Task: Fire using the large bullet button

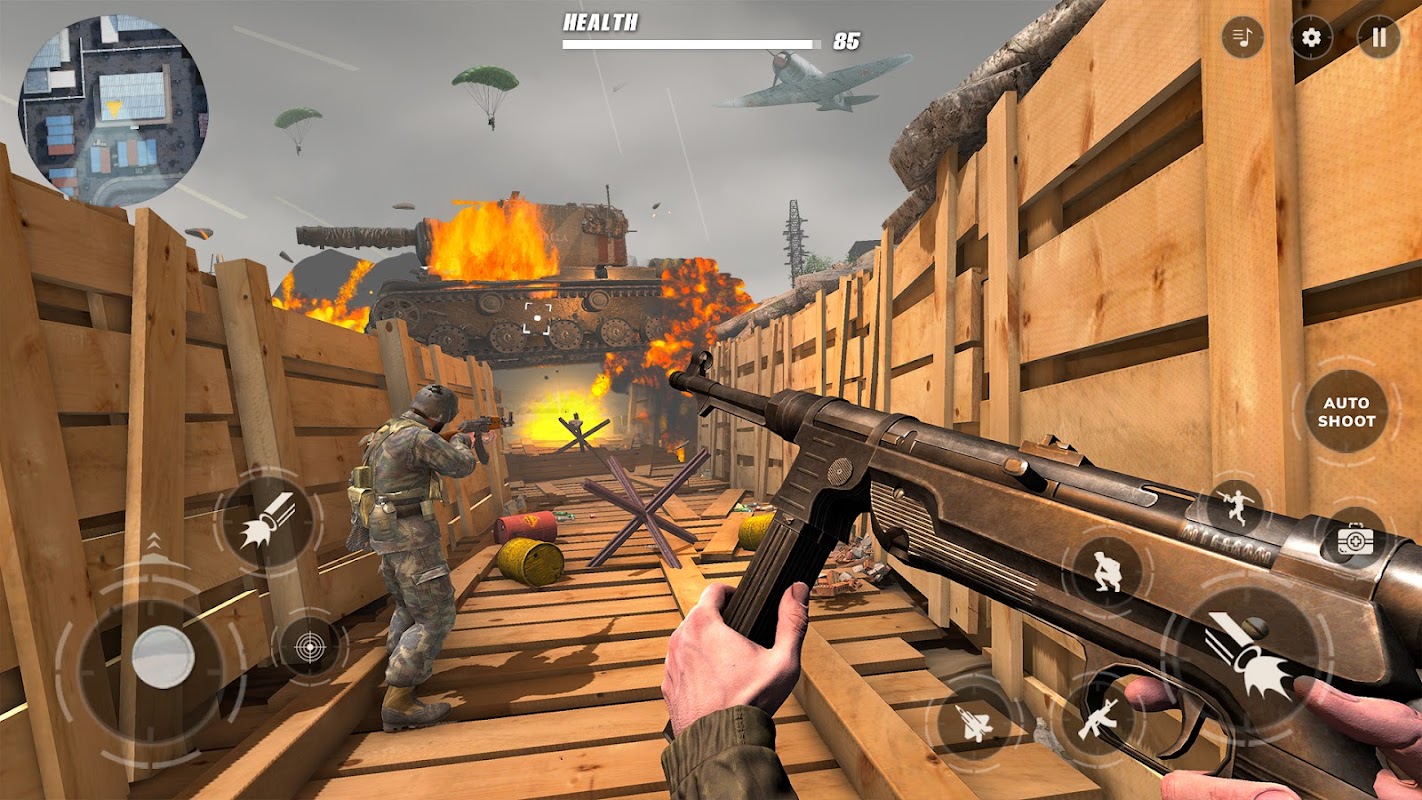Action: point(1245,657)
